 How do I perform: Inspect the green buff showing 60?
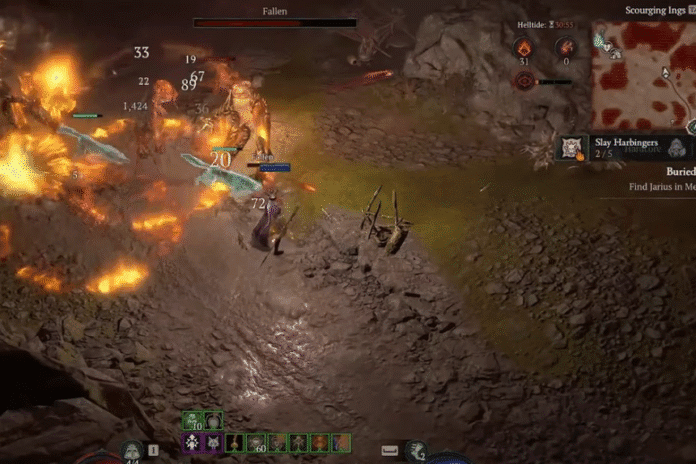255,441
